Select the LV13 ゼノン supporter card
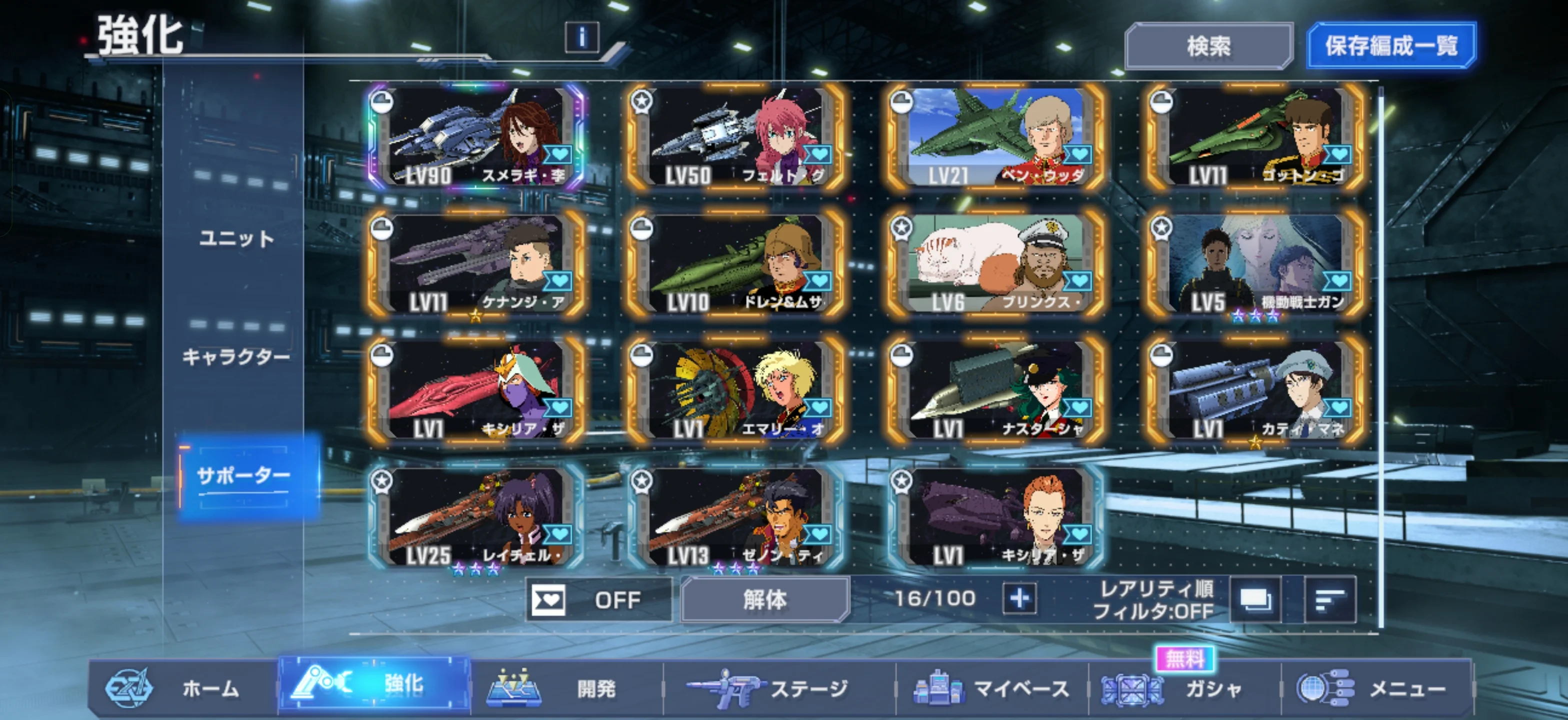1568x720 pixels. tap(735, 516)
